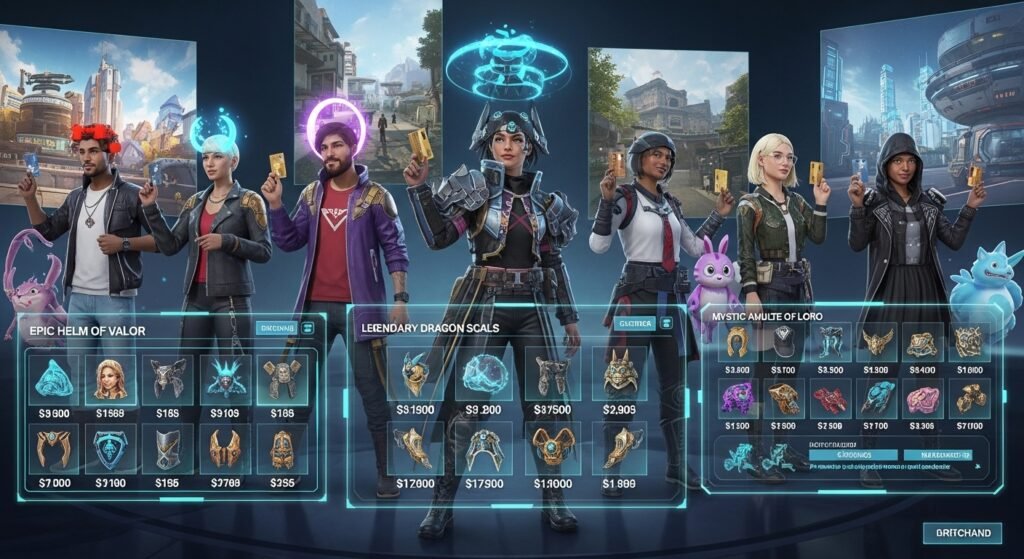The height and width of the screenshot is (559, 1024).
Task: Pick the gold amulet with teal gem
Action: coord(552,449)
